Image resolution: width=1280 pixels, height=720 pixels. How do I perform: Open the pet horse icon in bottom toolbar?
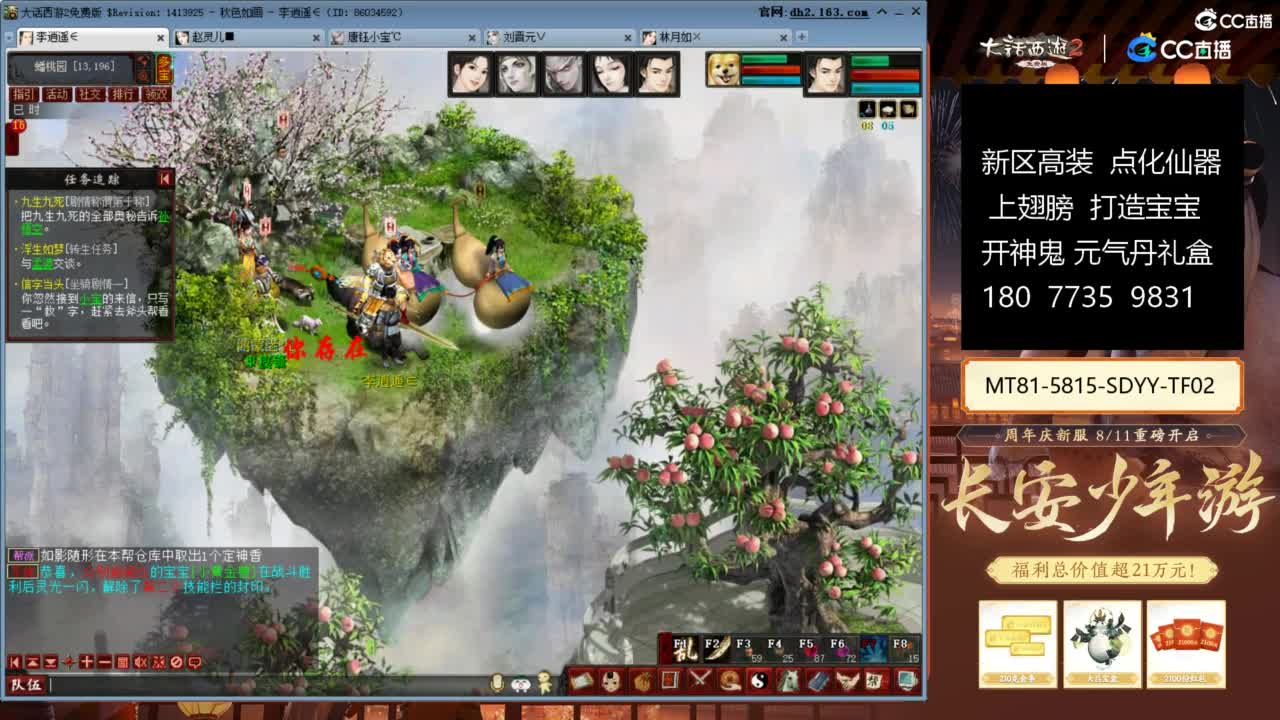tap(789, 683)
